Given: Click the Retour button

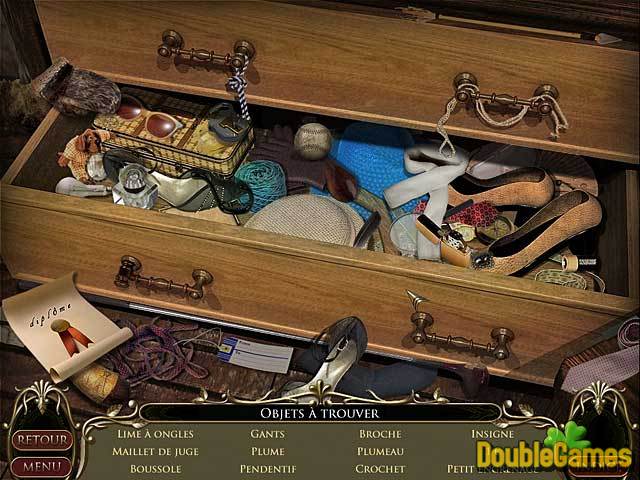Looking at the screenshot, I should 41,440.
